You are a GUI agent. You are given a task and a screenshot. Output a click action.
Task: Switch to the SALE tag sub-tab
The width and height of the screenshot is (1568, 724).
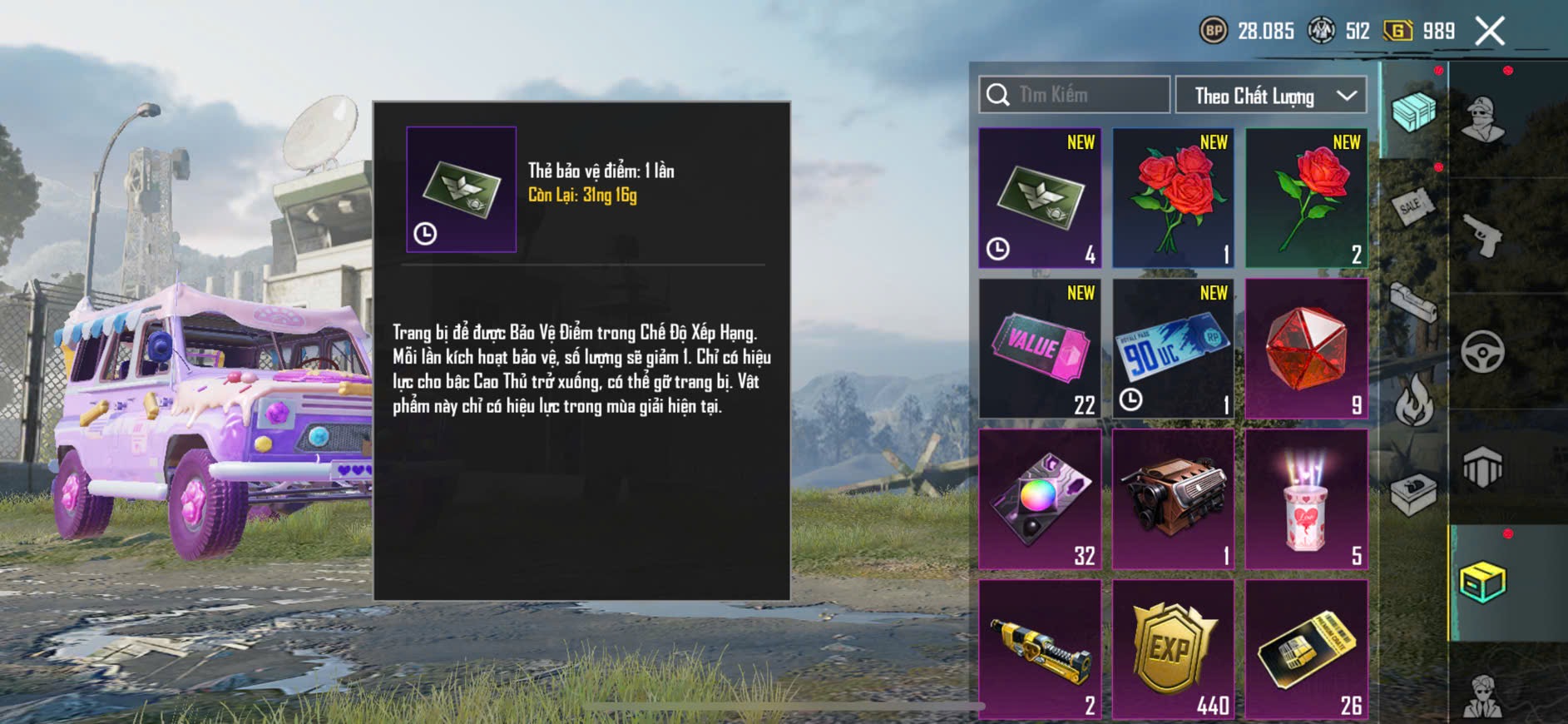pos(1413,205)
